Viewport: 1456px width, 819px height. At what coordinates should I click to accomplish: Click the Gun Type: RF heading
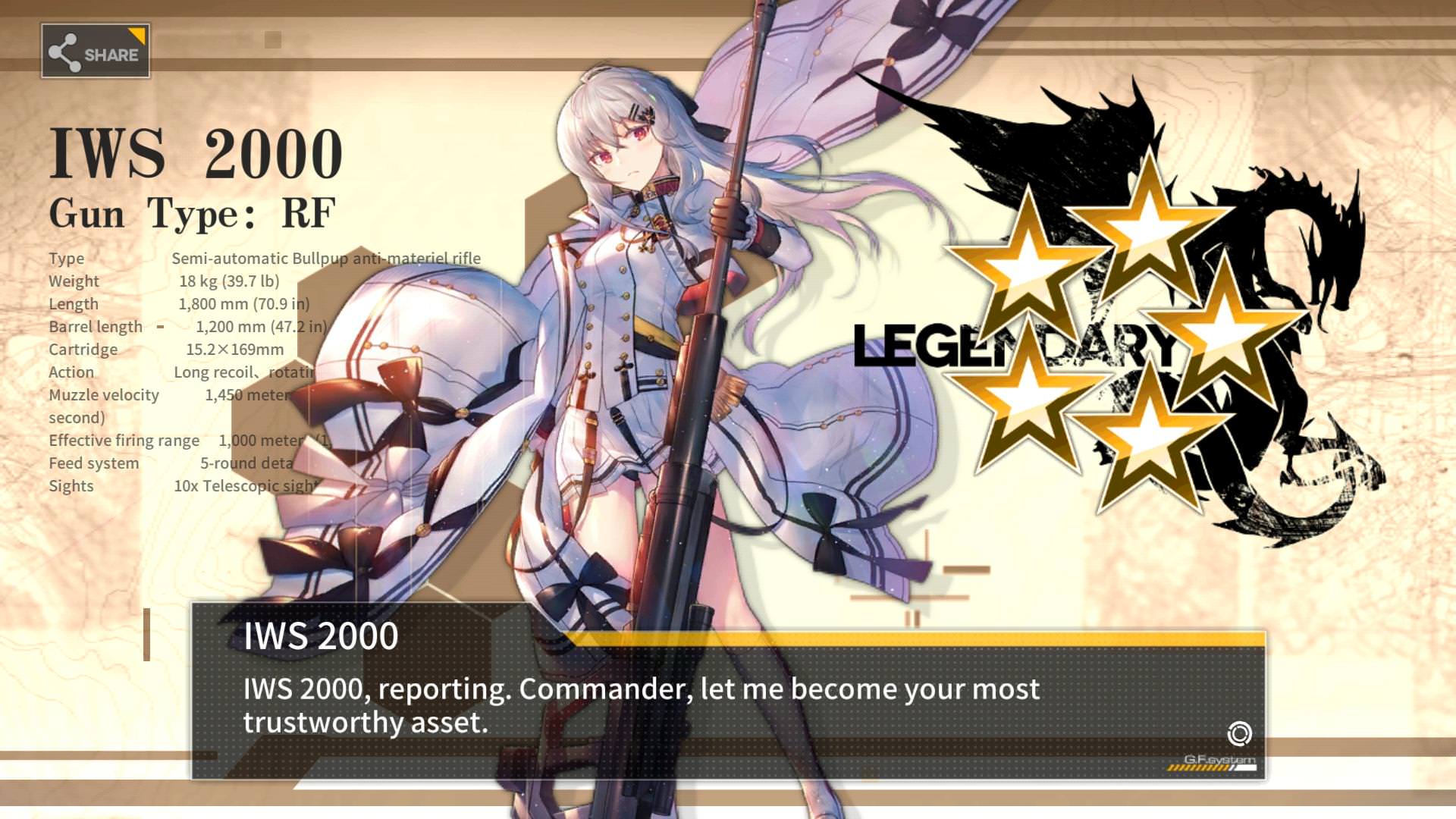(192, 213)
